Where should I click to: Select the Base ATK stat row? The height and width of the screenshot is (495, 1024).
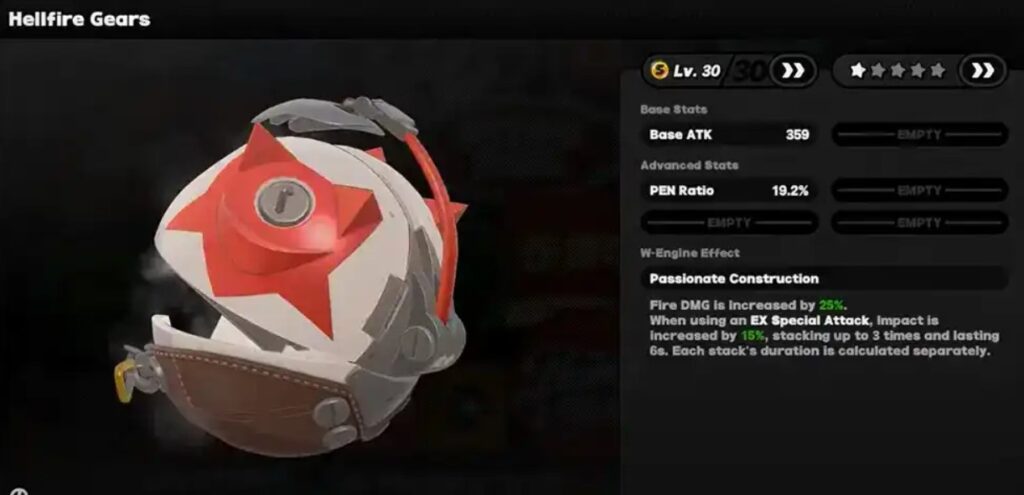tap(729, 134)
